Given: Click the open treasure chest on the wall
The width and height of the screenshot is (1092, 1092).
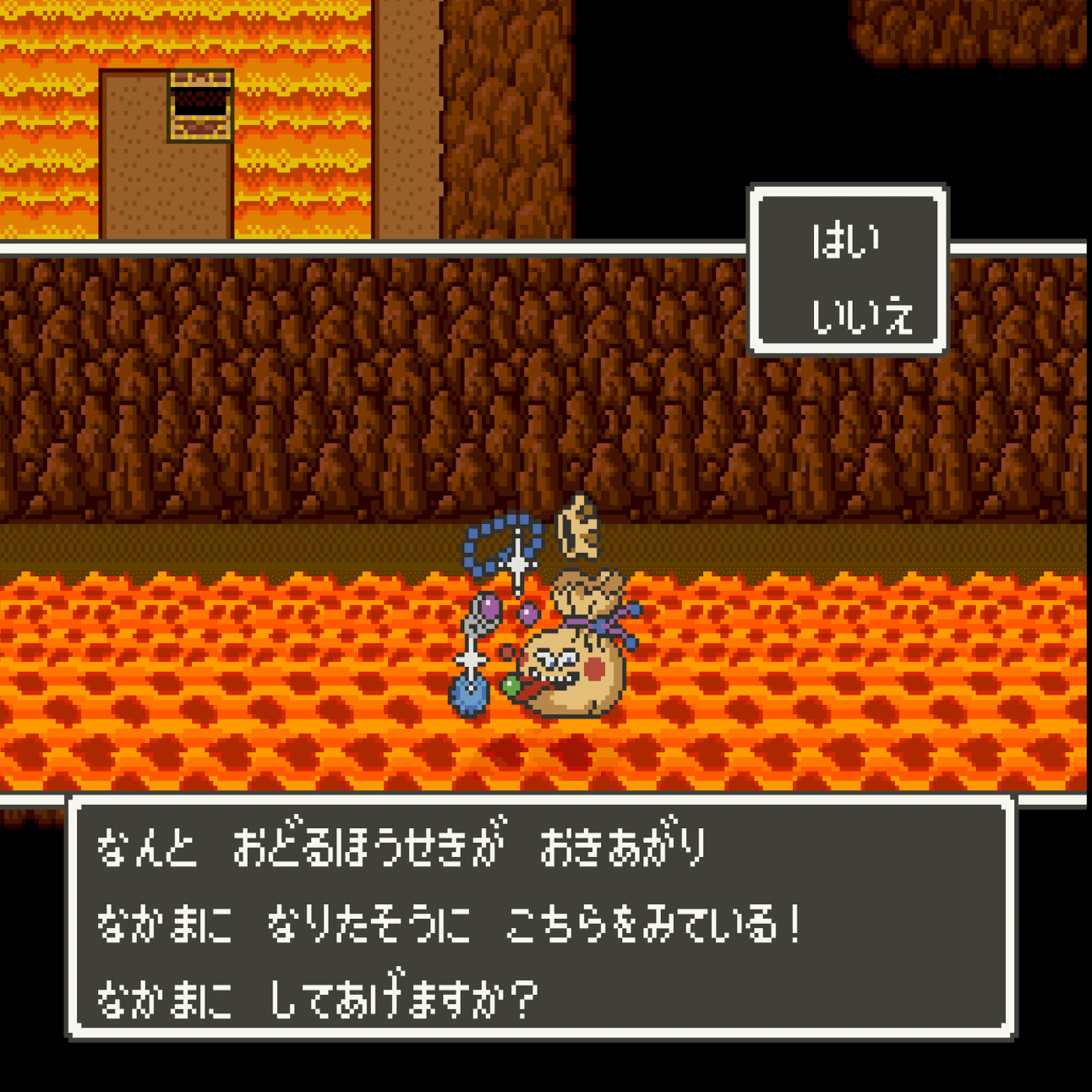Looking at the screenshot, I should pos(200,106).
